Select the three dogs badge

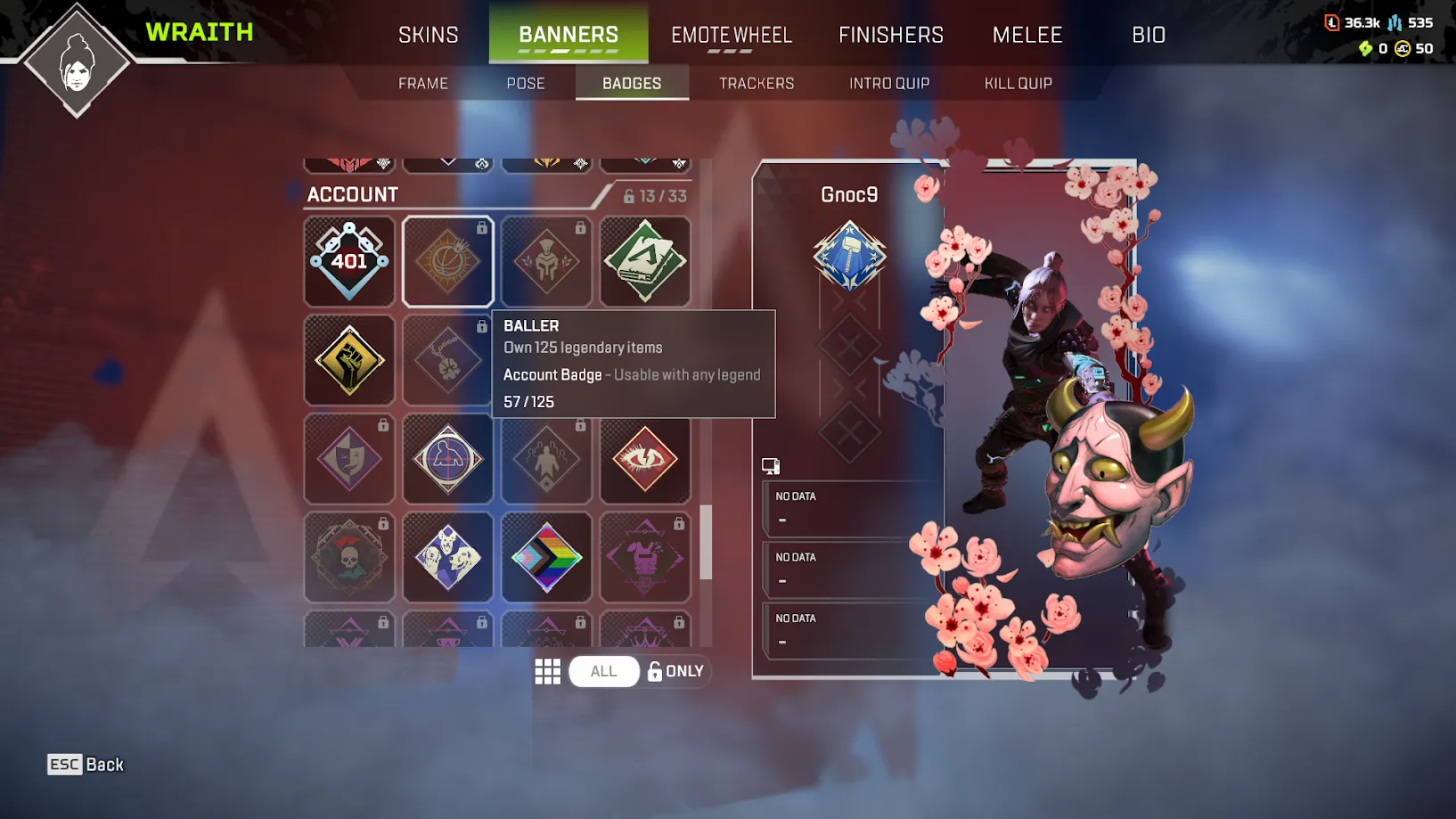447,557
